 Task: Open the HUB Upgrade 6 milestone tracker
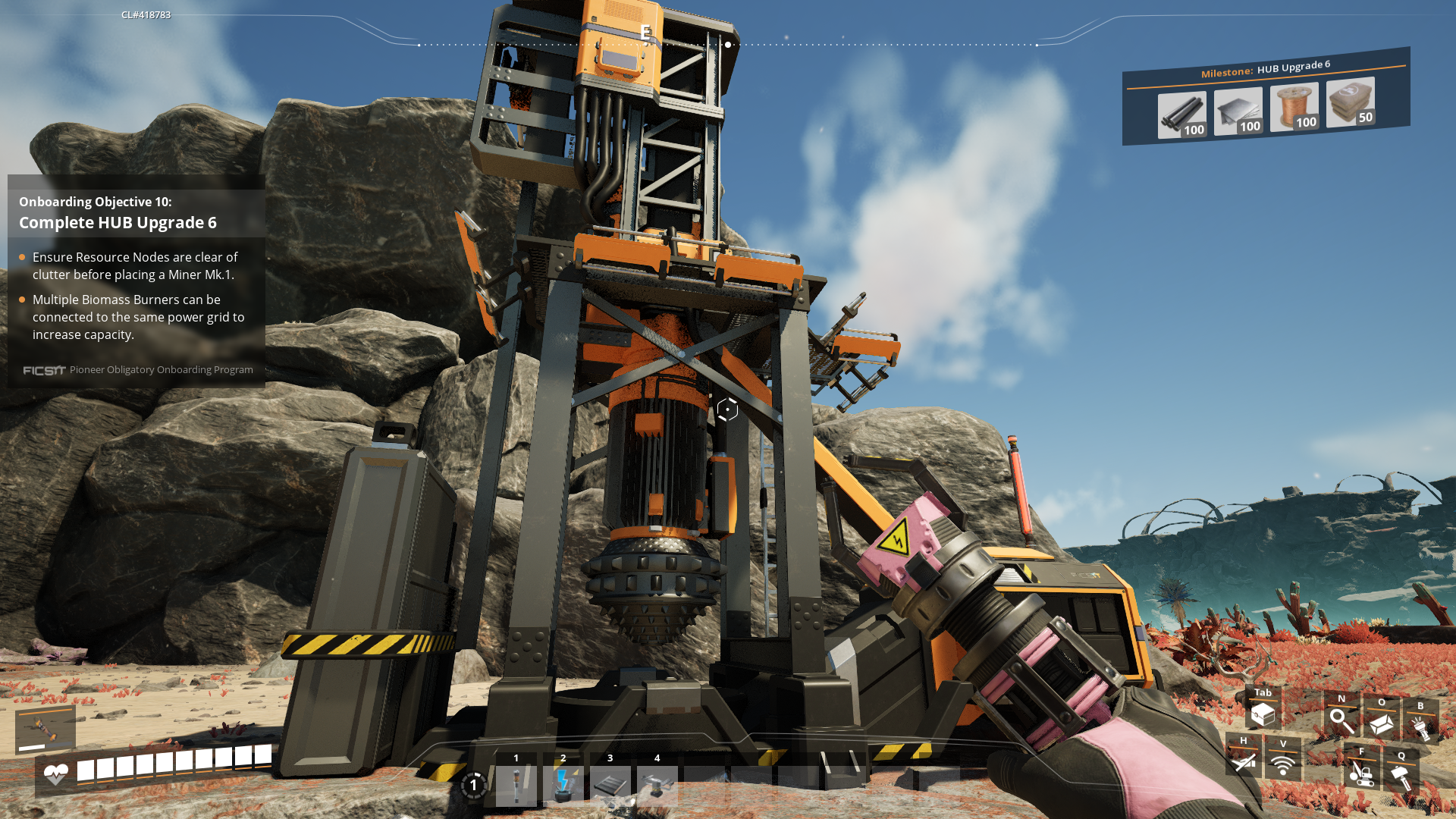coord(1265,69)
